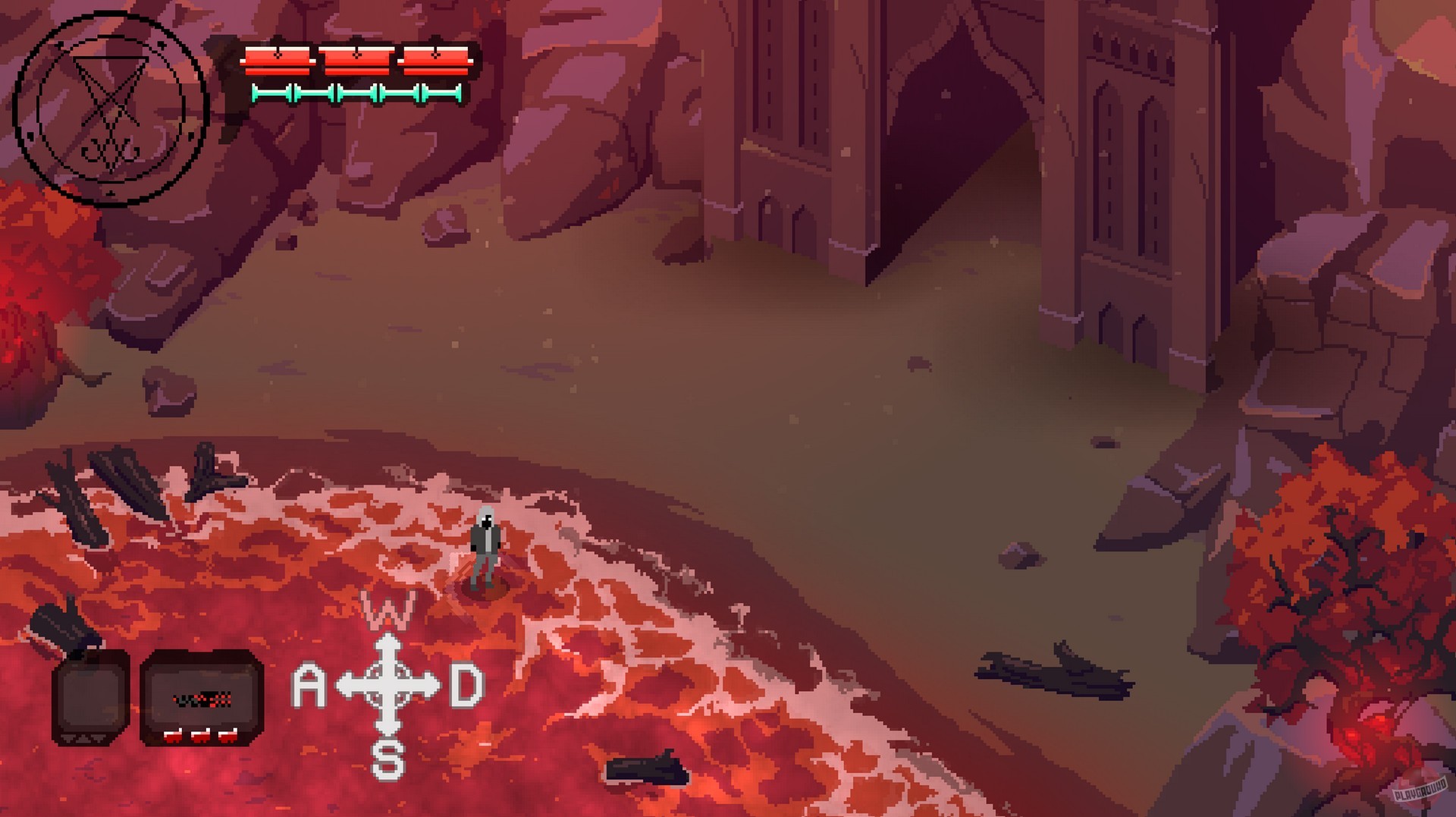
Task: Click the first red vial in the ammo panel
Action: 173,736
